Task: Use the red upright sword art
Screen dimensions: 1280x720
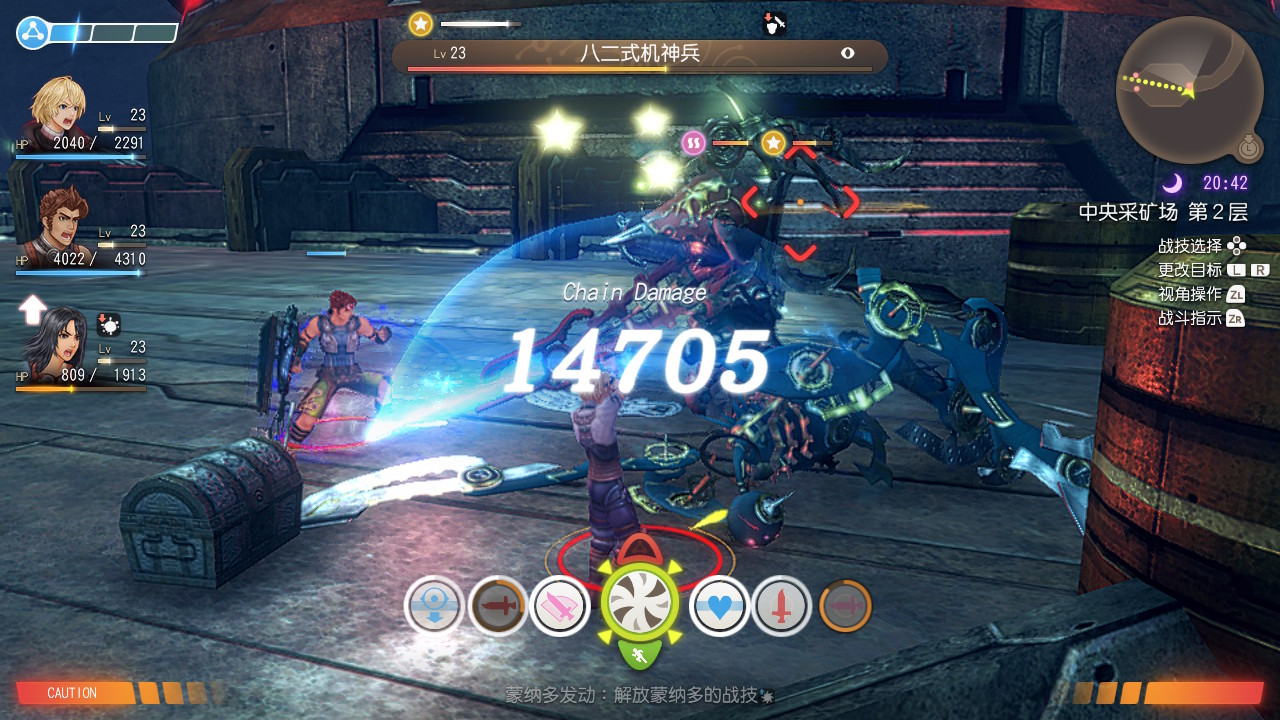Action: pyautogui.click(x=782, y=607)
